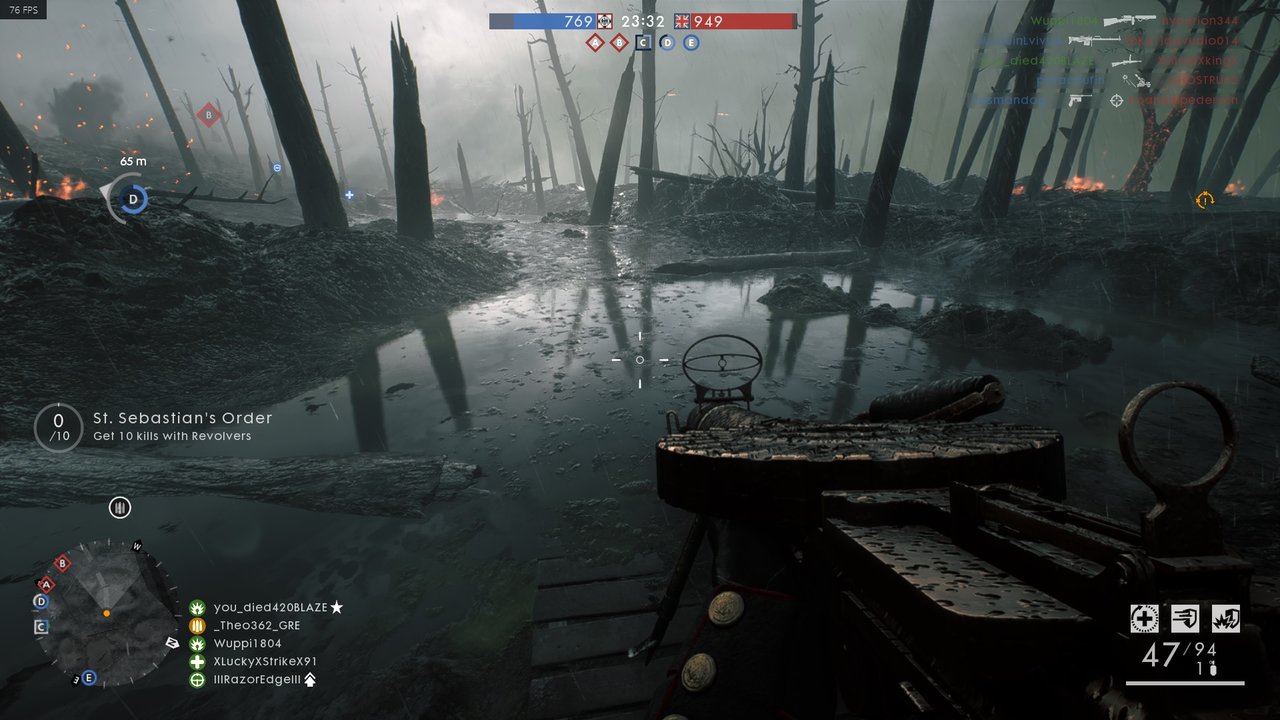Choose Wuppi1804 in the squad list
The height and width of the screenshot is (720, 1280).
coord(248,643)
